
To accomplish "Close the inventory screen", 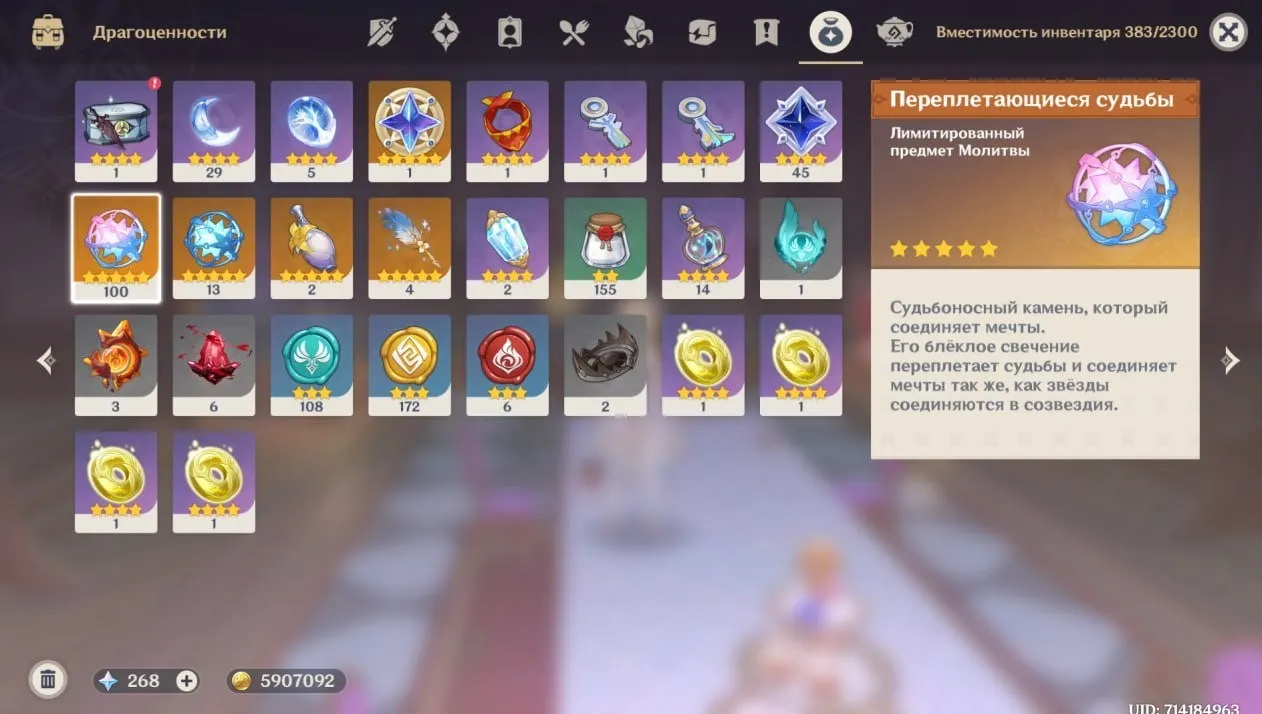I will (1228, 32).
